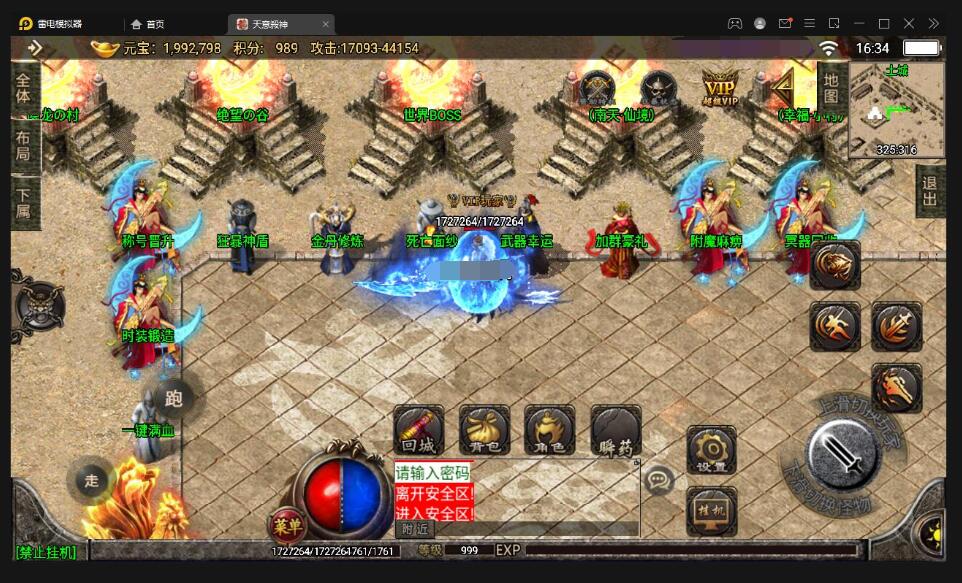The width and height of the screenshot is (962, 583).
Task: Use the 瞬药 instant potion button
Action: point(615,431)
